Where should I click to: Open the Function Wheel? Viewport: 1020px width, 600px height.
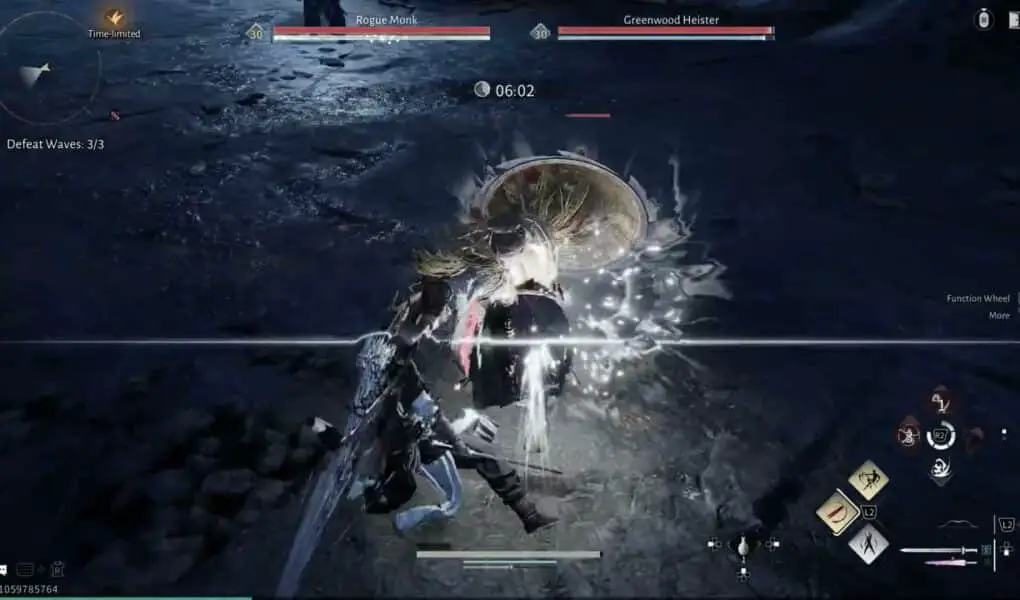[978, 299]
